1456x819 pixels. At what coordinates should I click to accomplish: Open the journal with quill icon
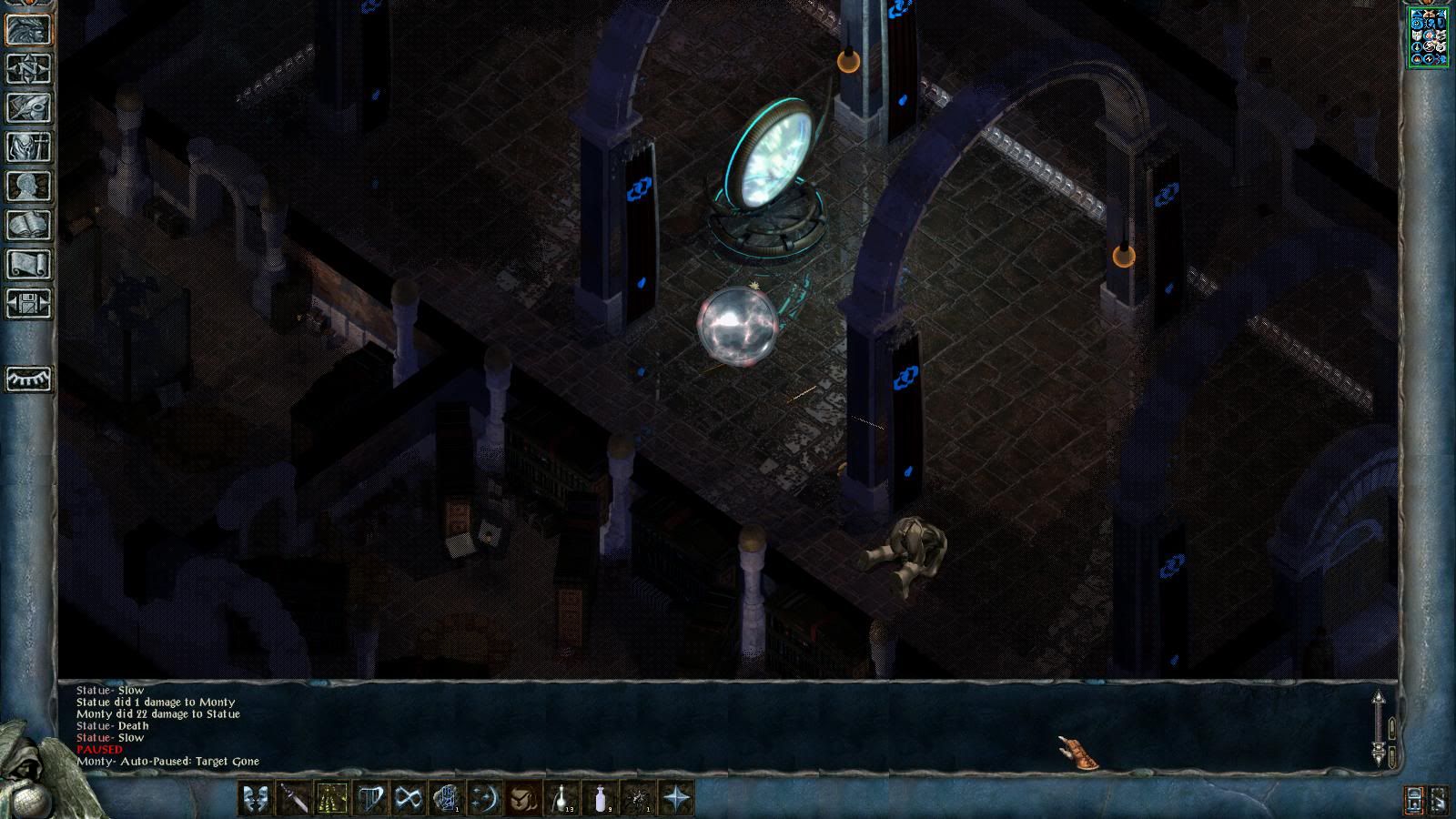tap(29, 107)
